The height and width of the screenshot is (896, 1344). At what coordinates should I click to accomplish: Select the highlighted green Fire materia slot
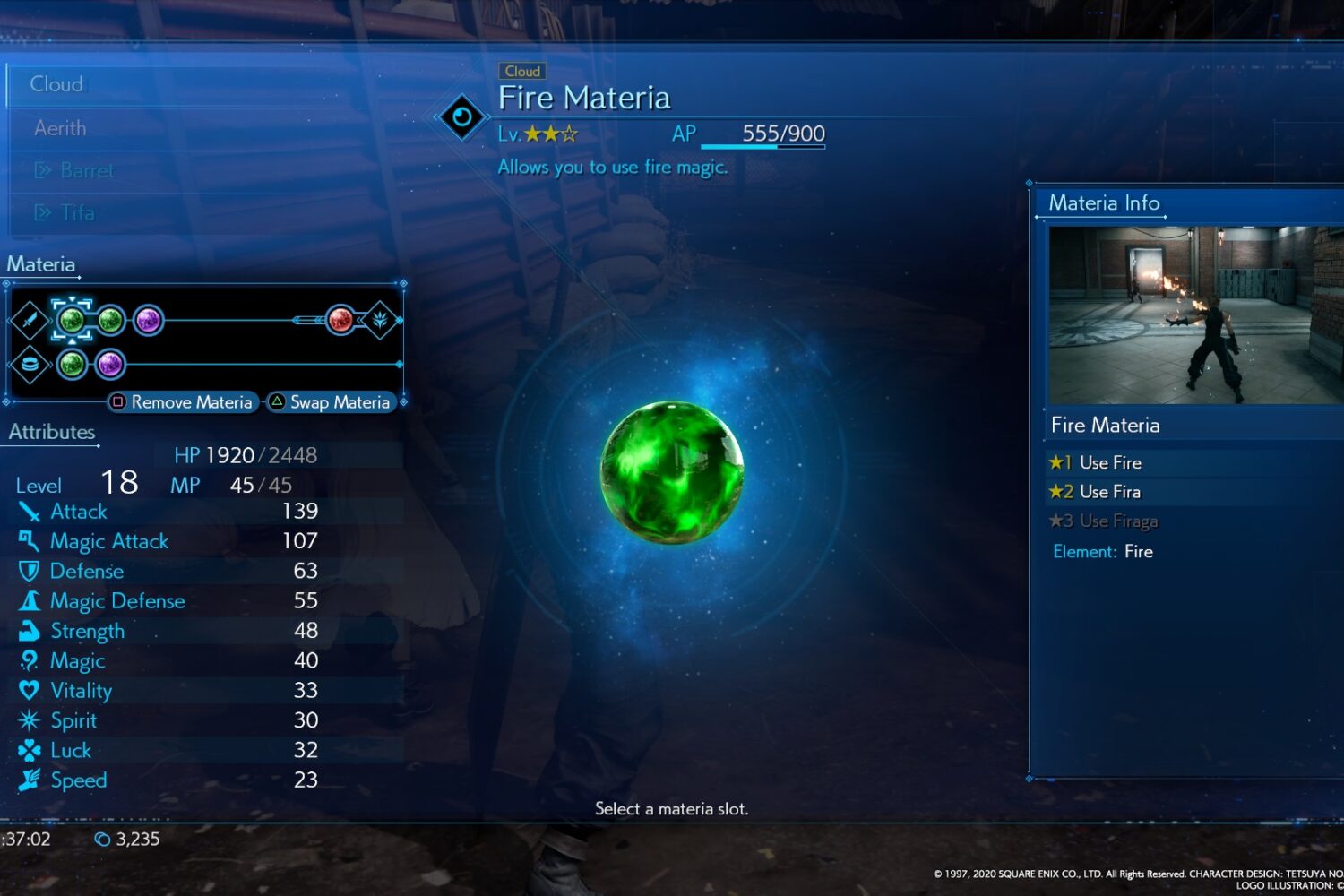tap(71, 320)
